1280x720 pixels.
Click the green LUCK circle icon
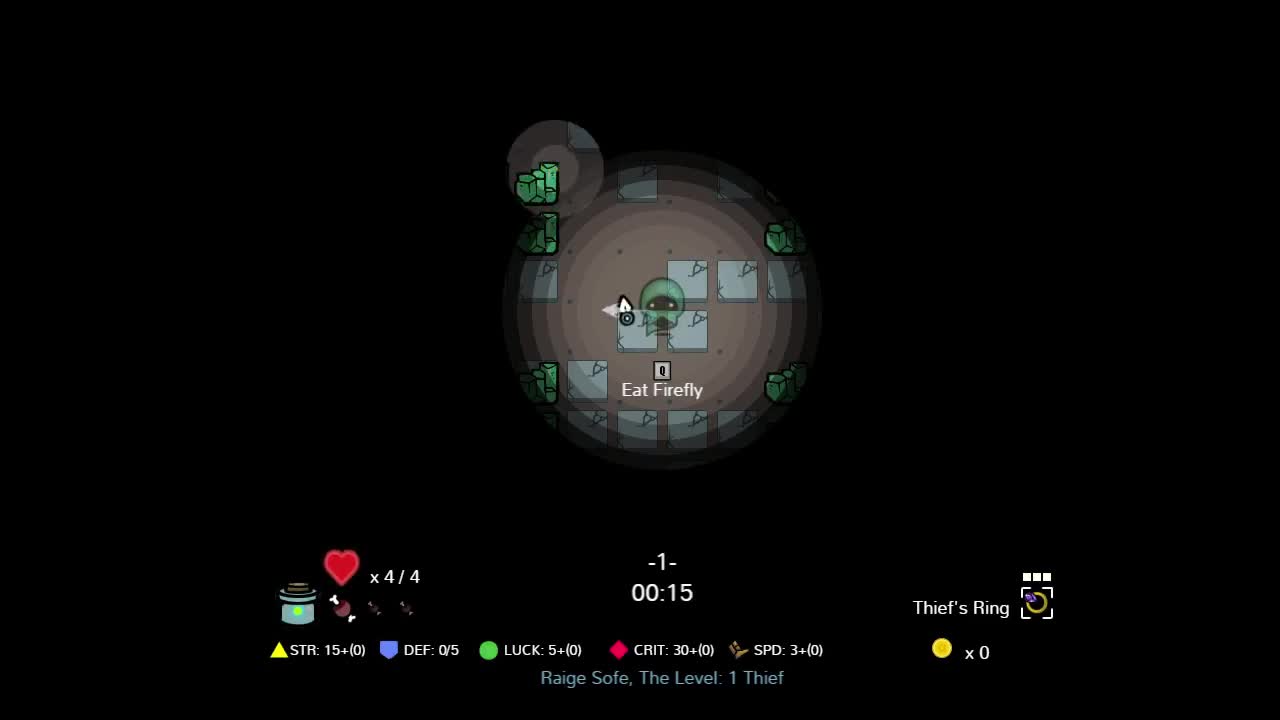(488, 650)
